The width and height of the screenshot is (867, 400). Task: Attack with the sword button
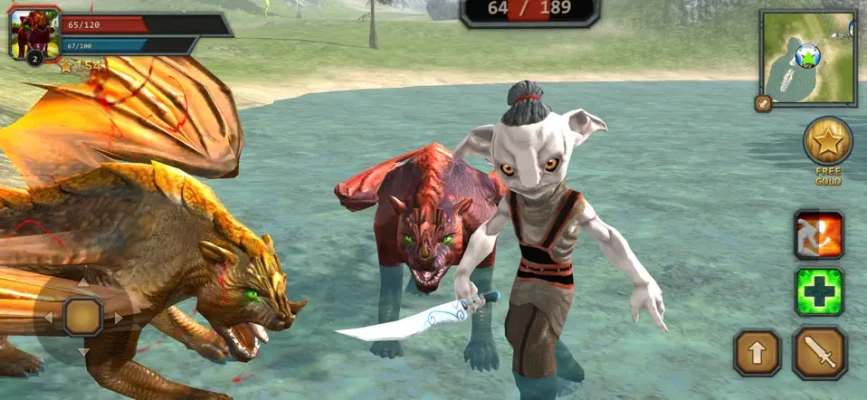(820, 352)
